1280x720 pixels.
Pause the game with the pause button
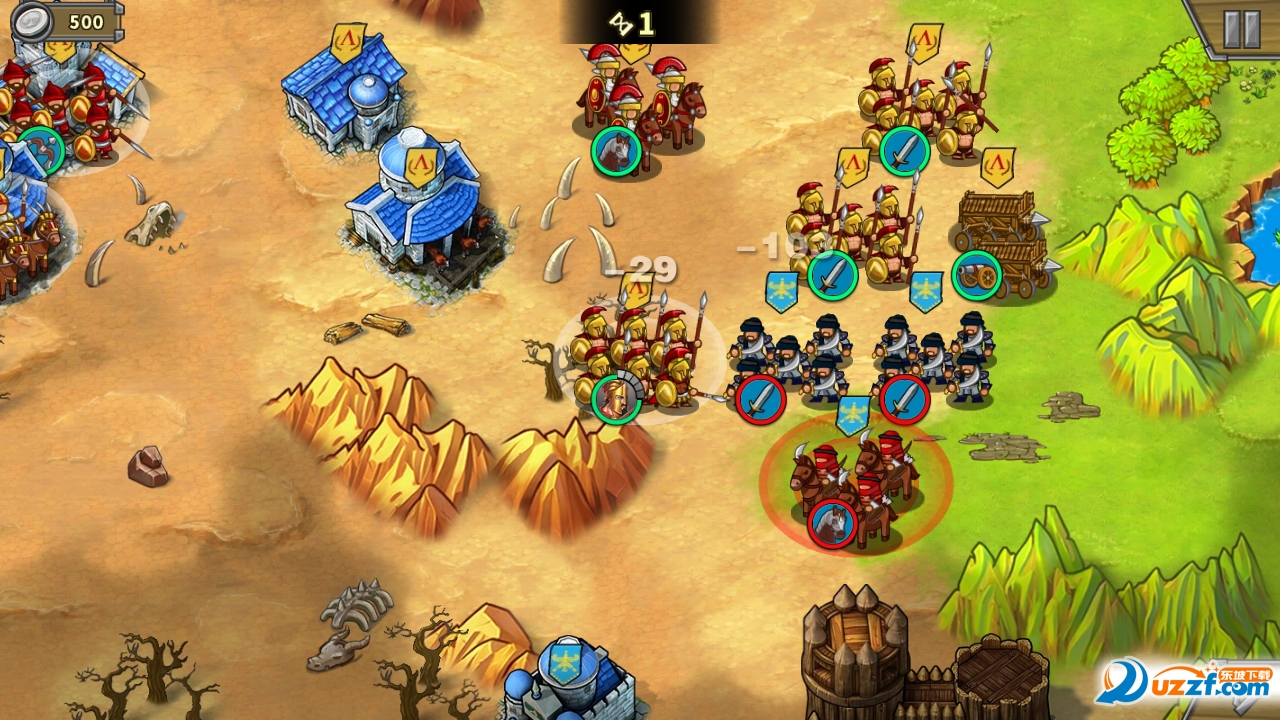(x=1241, y=30)
